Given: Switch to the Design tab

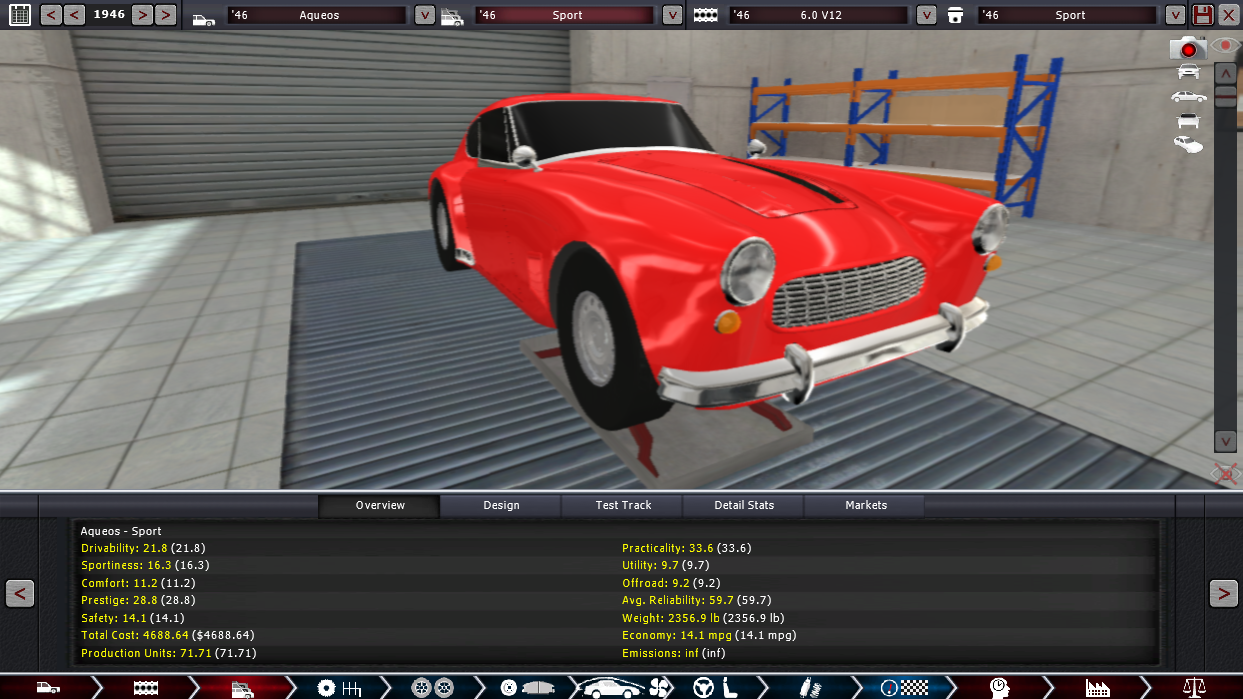Looking at the screenshot, I should coord(501,505).
